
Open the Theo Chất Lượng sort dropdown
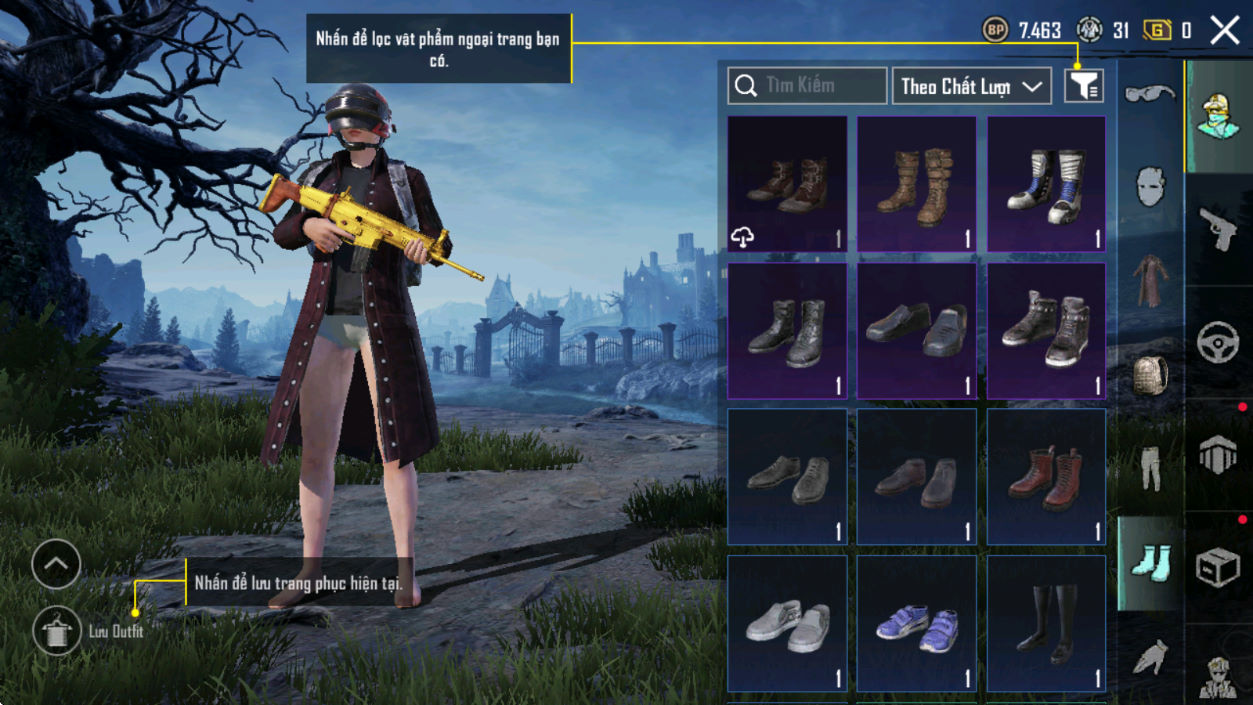point(971,86)
